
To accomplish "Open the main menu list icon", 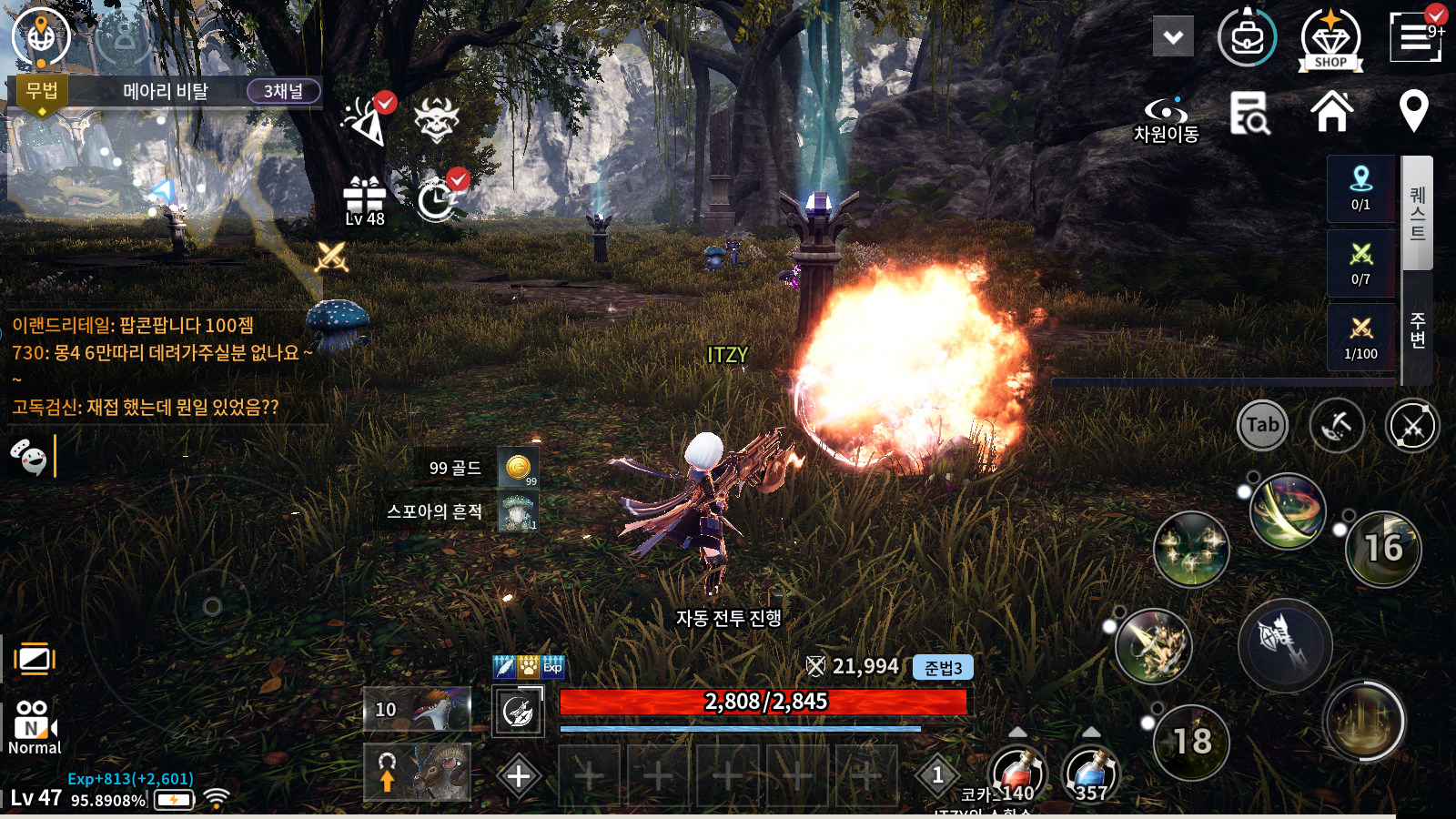I will (x=1415, y=37).
